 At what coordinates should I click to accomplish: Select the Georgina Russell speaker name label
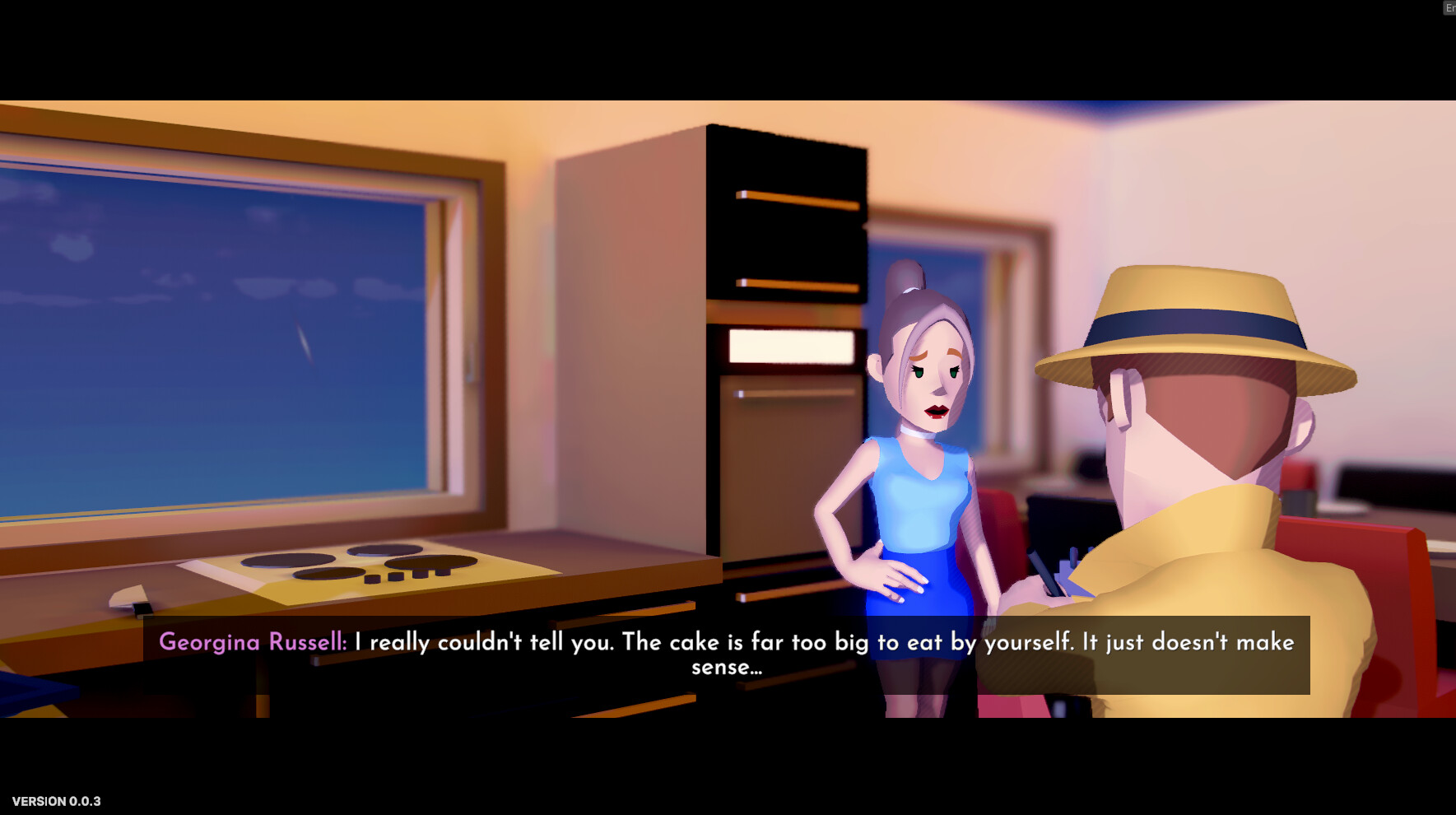253,642
